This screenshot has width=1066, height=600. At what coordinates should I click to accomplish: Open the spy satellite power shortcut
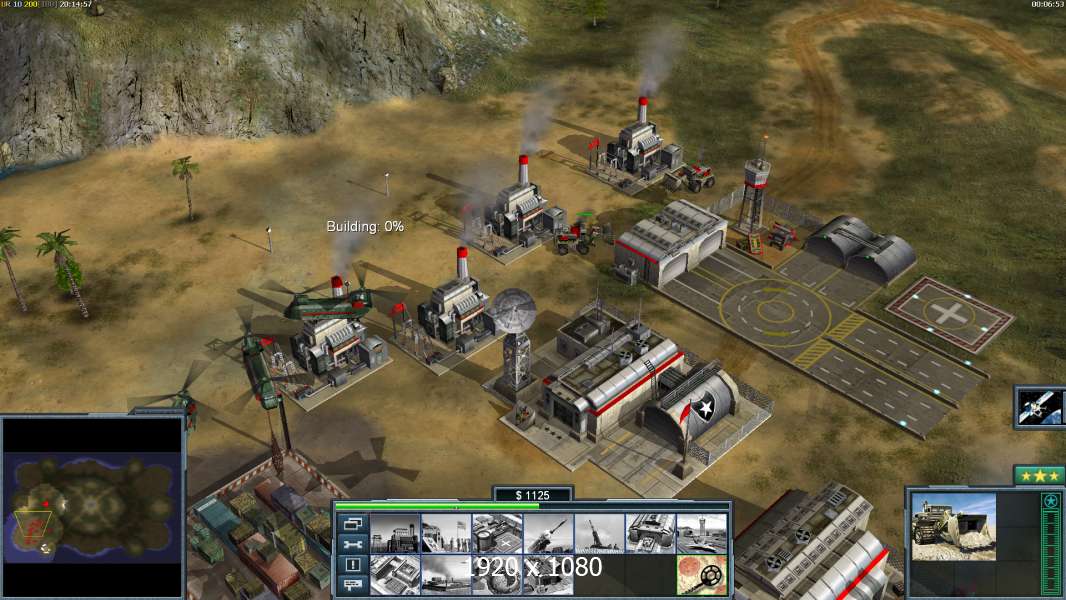pyautogui.click(x=1039, y=407)
